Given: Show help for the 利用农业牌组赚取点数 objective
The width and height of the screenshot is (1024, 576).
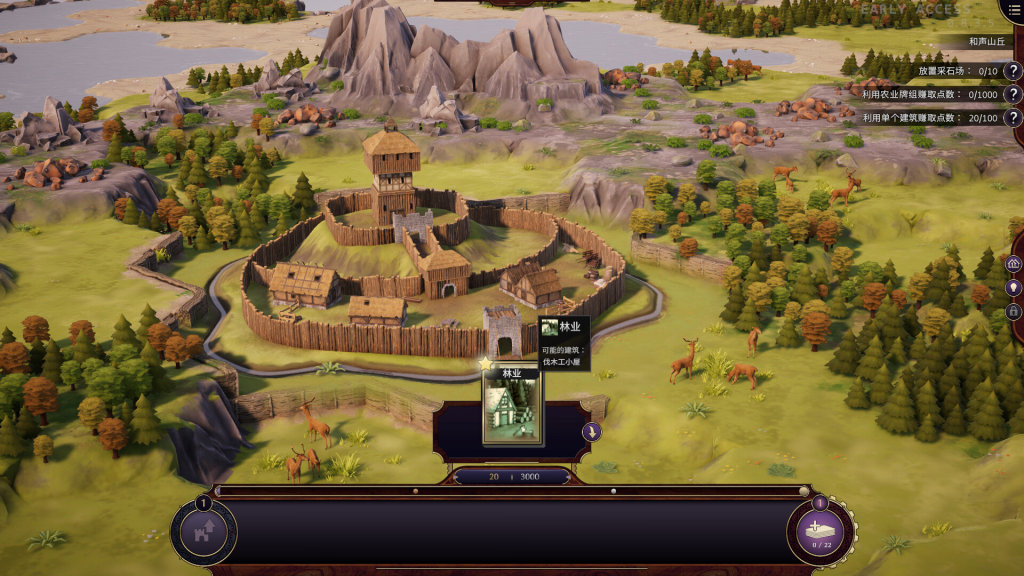Looking at the screenshot, I should click(x=1013, y=94).
